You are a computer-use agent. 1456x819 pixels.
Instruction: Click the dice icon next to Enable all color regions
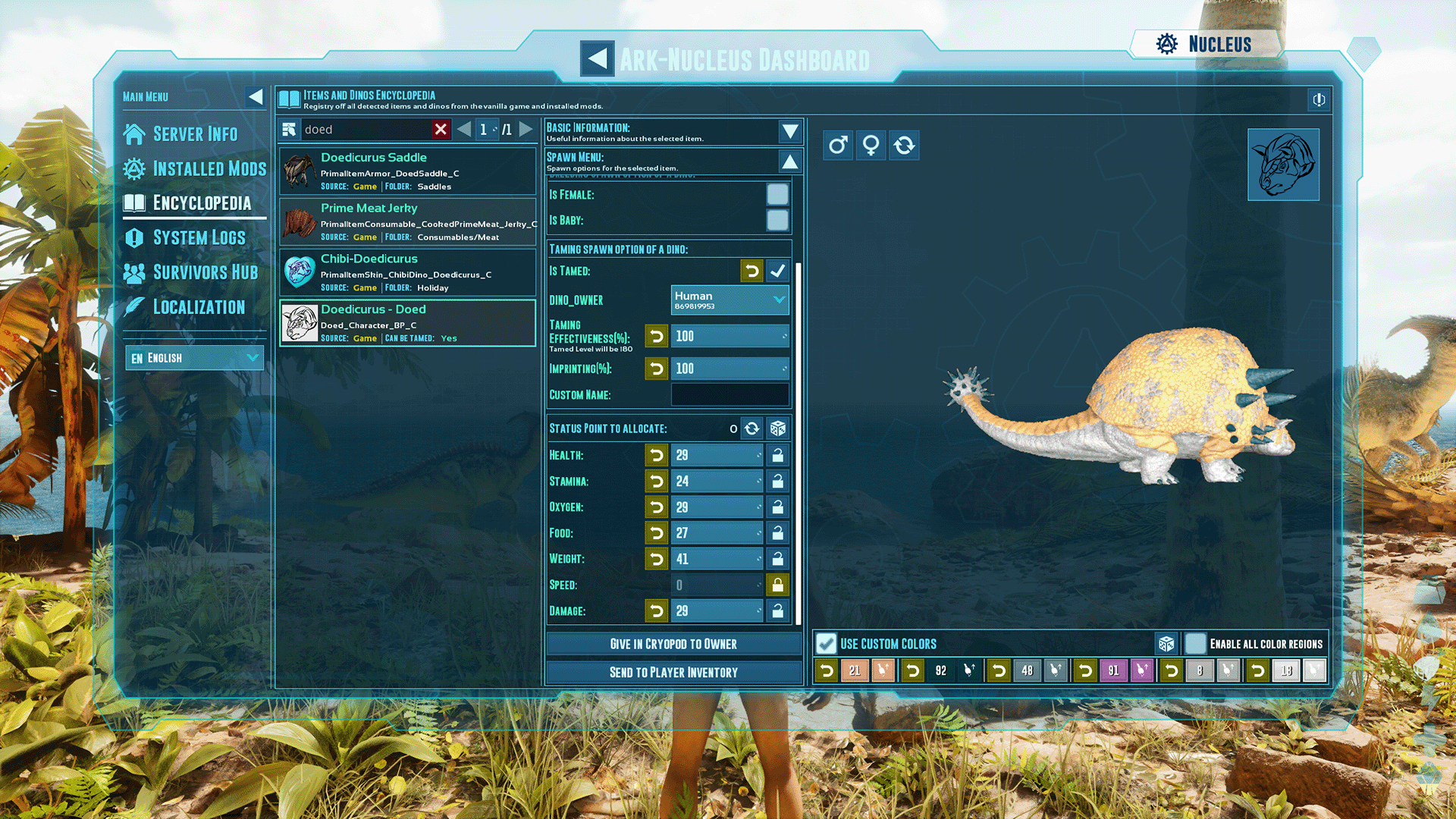(x=1167, y=643)
